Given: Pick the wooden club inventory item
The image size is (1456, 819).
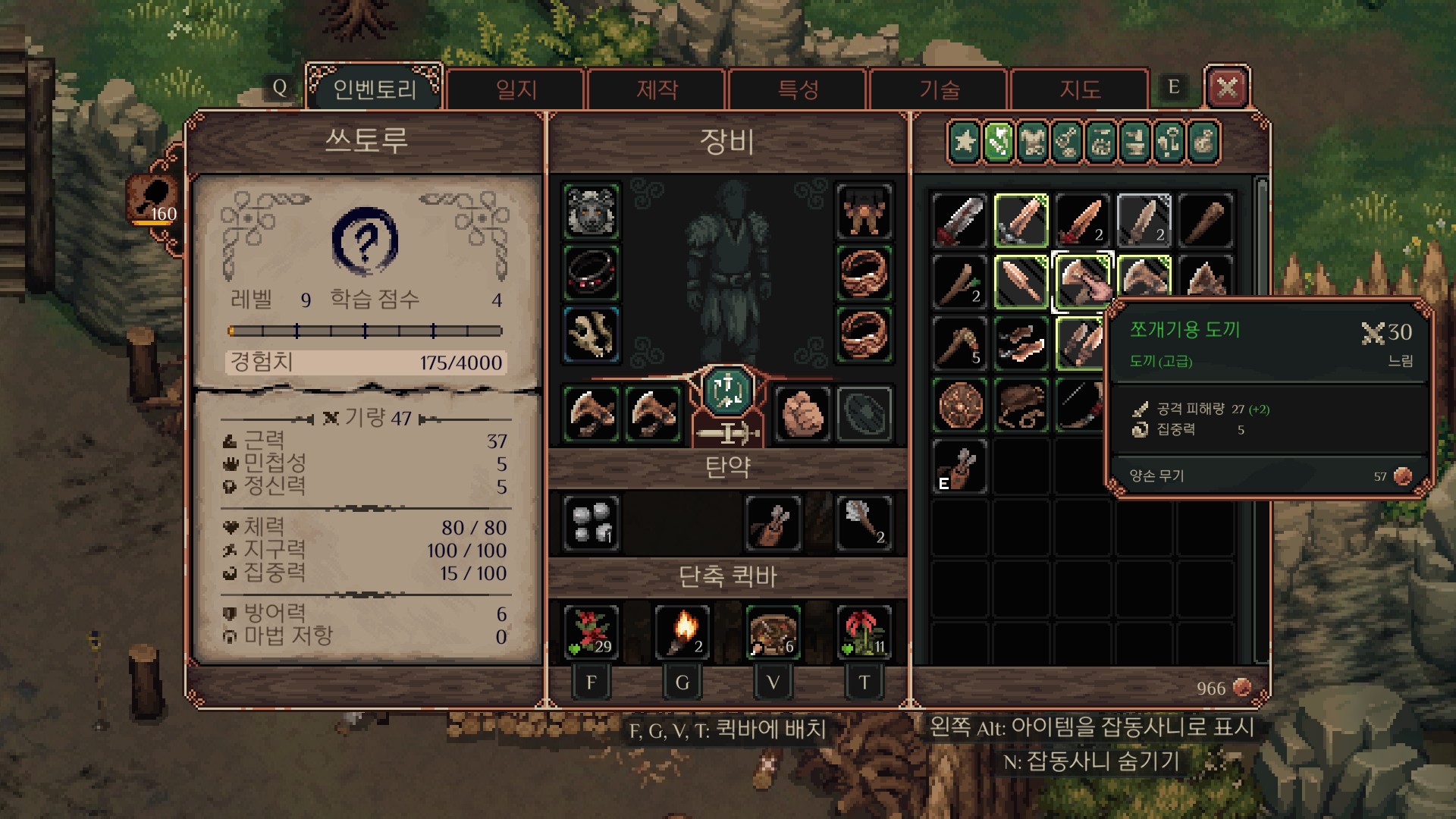Looking at the screenshot, I should 1206,221.
